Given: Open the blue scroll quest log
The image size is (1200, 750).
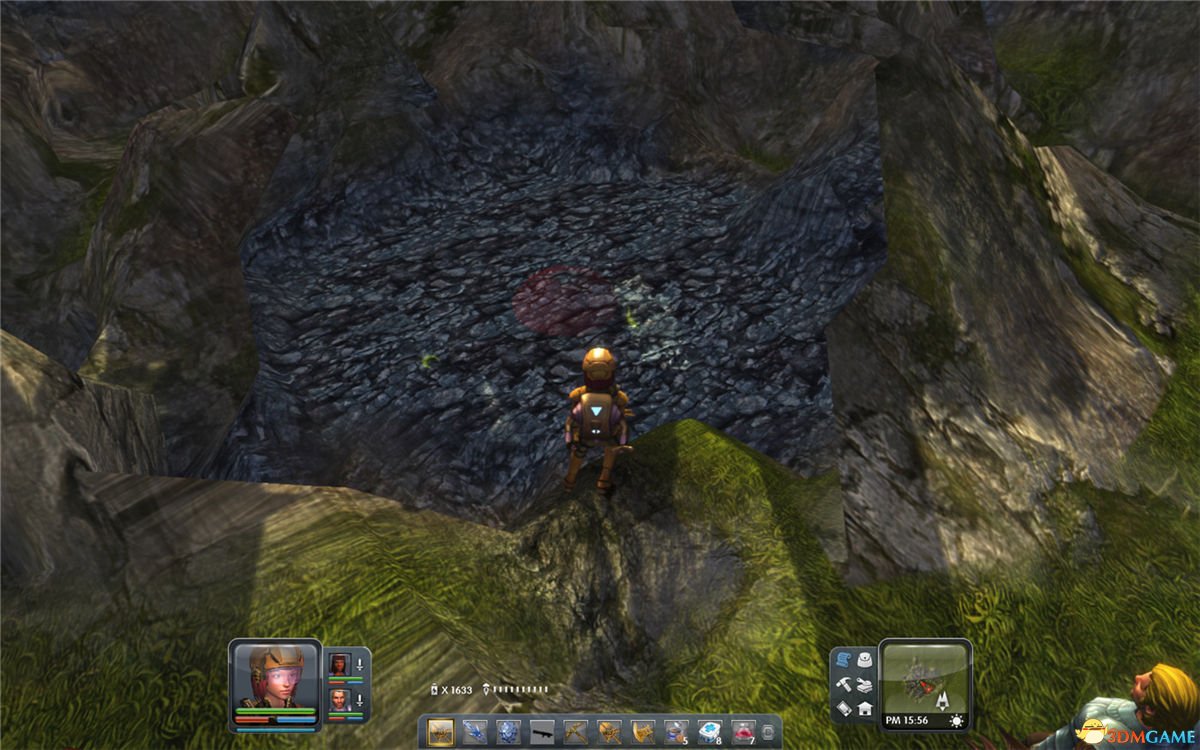Looking at the screenshot, I should [843, 660].
